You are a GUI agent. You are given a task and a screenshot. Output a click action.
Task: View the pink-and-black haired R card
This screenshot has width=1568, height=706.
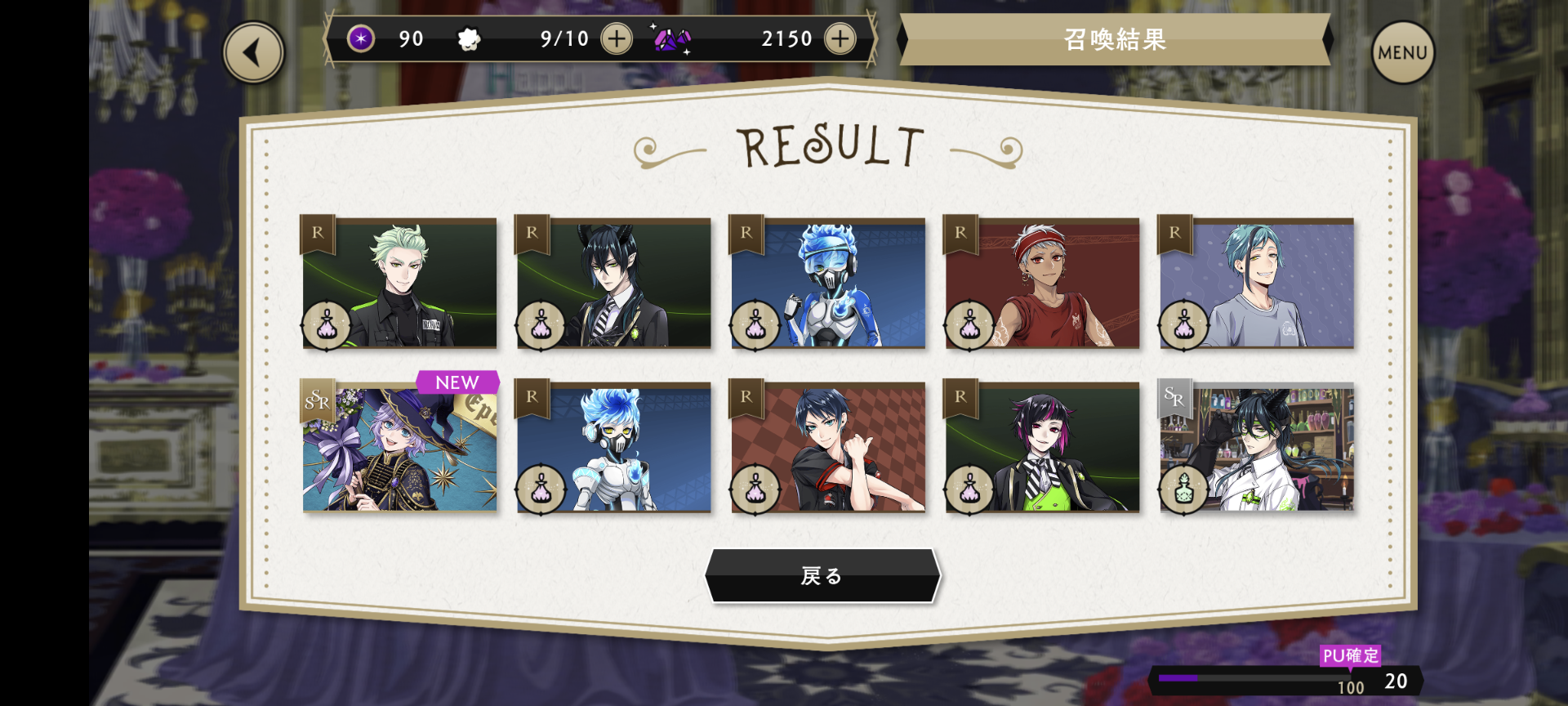coord(1042,448)
